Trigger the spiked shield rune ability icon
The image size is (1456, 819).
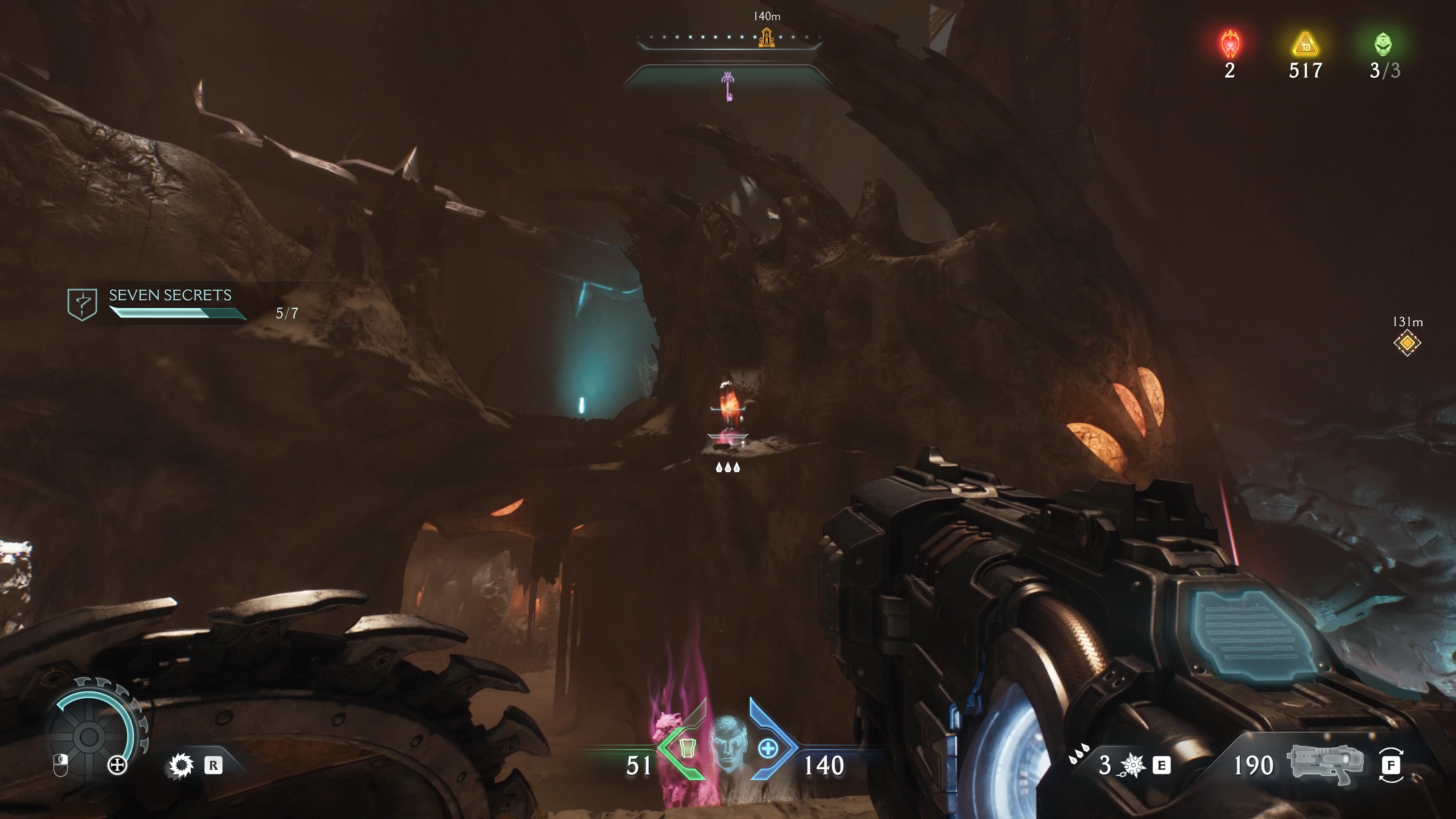[x=182, y=766]
